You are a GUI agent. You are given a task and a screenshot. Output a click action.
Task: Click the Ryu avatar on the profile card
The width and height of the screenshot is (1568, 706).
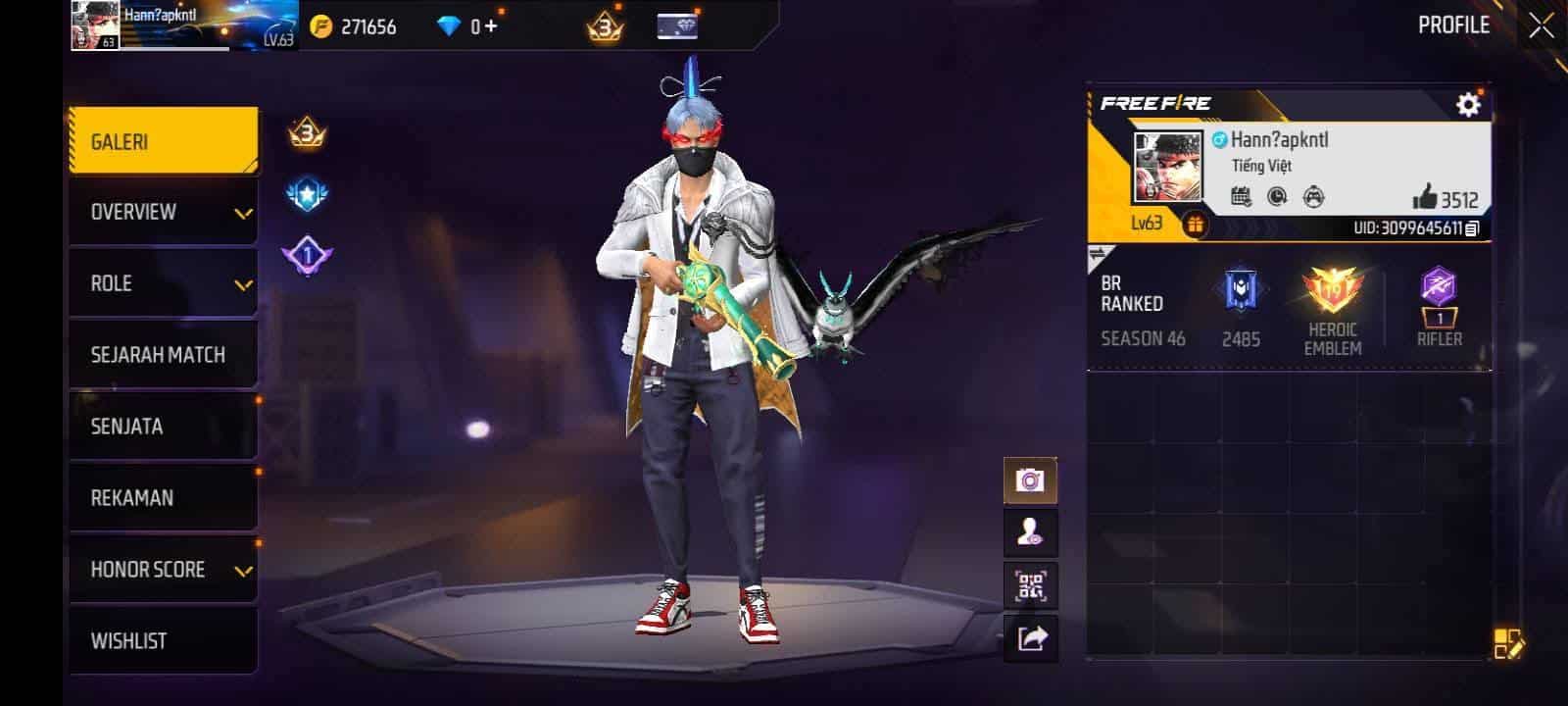(1167, 167)
